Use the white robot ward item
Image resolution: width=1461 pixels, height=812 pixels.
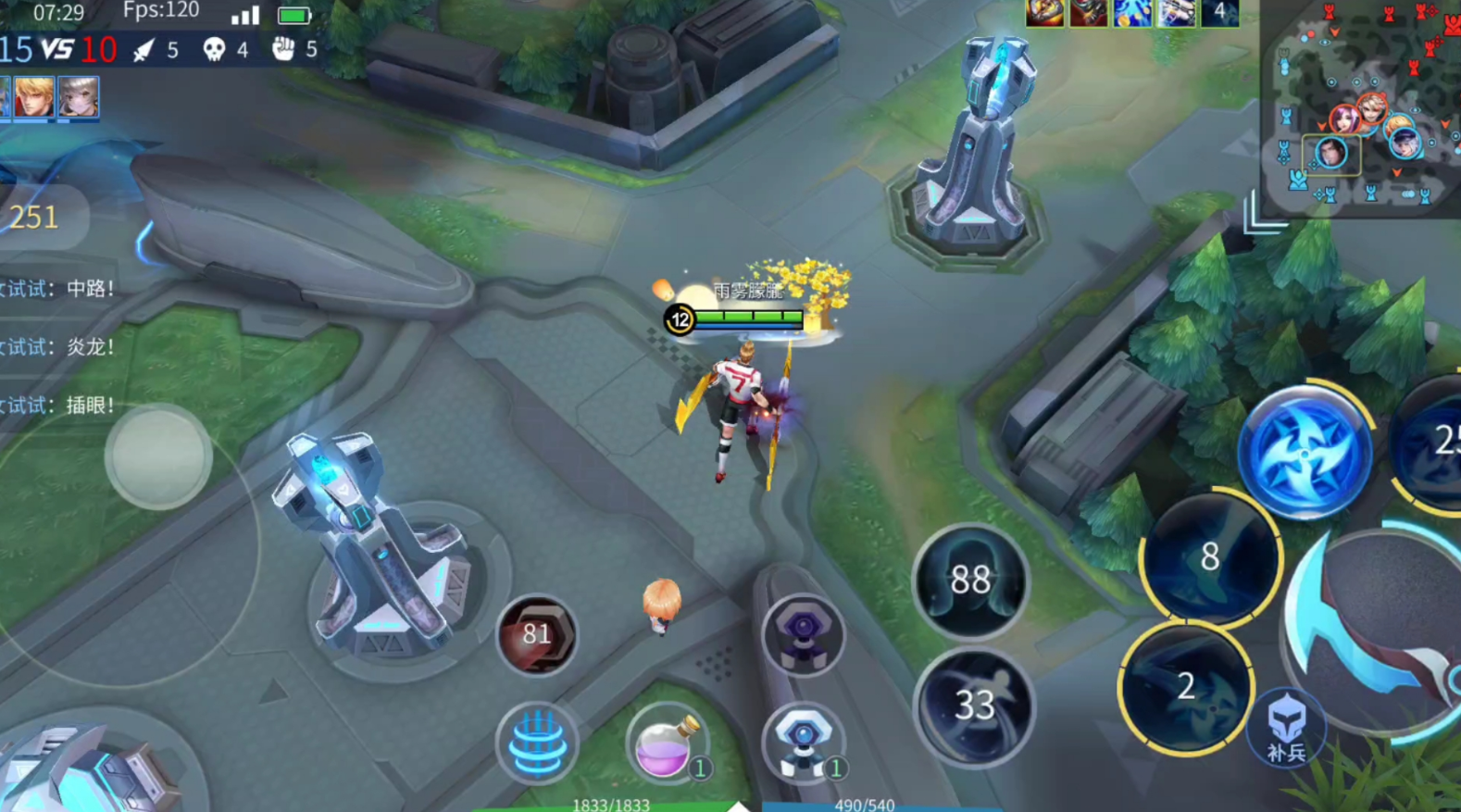(803, 743)
